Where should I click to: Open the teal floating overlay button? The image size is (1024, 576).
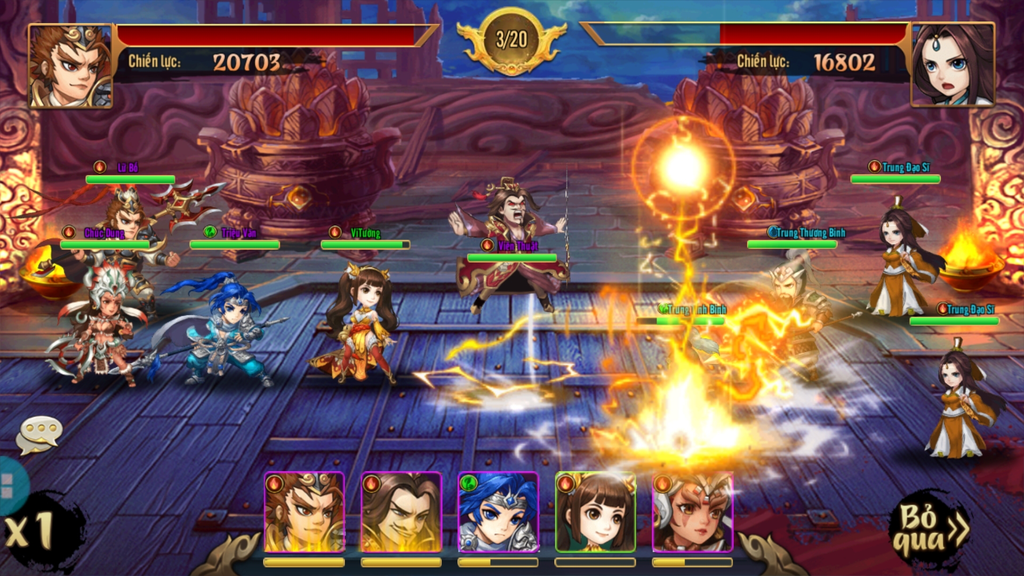[7, 487]
